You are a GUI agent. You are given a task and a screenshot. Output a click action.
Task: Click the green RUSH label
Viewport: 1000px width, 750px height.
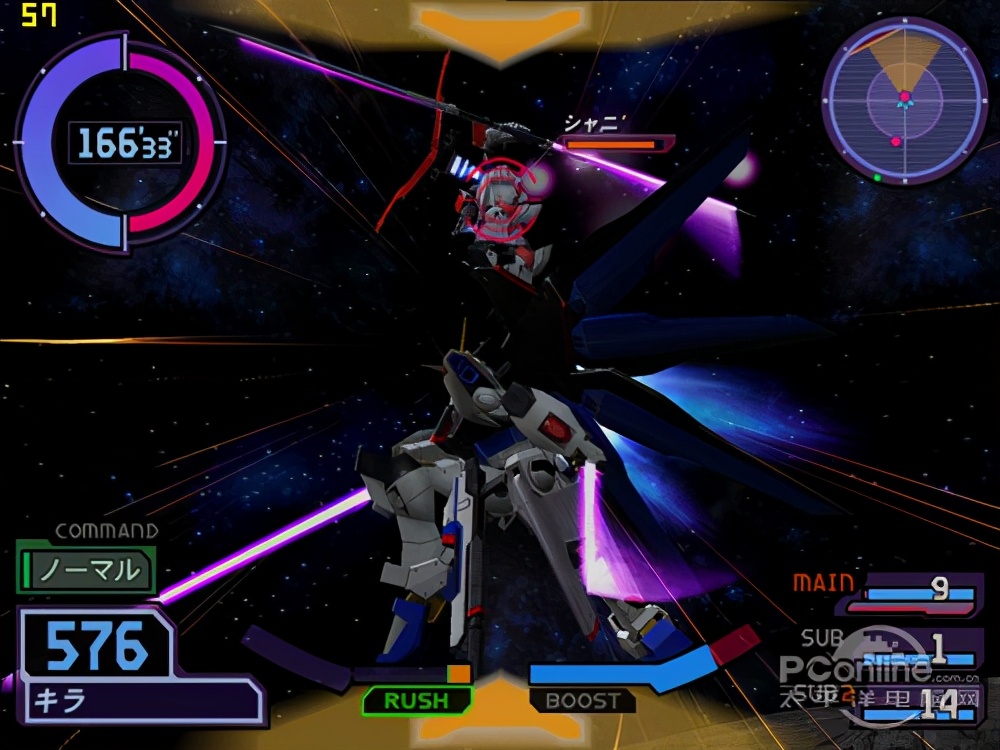point(416,700)
